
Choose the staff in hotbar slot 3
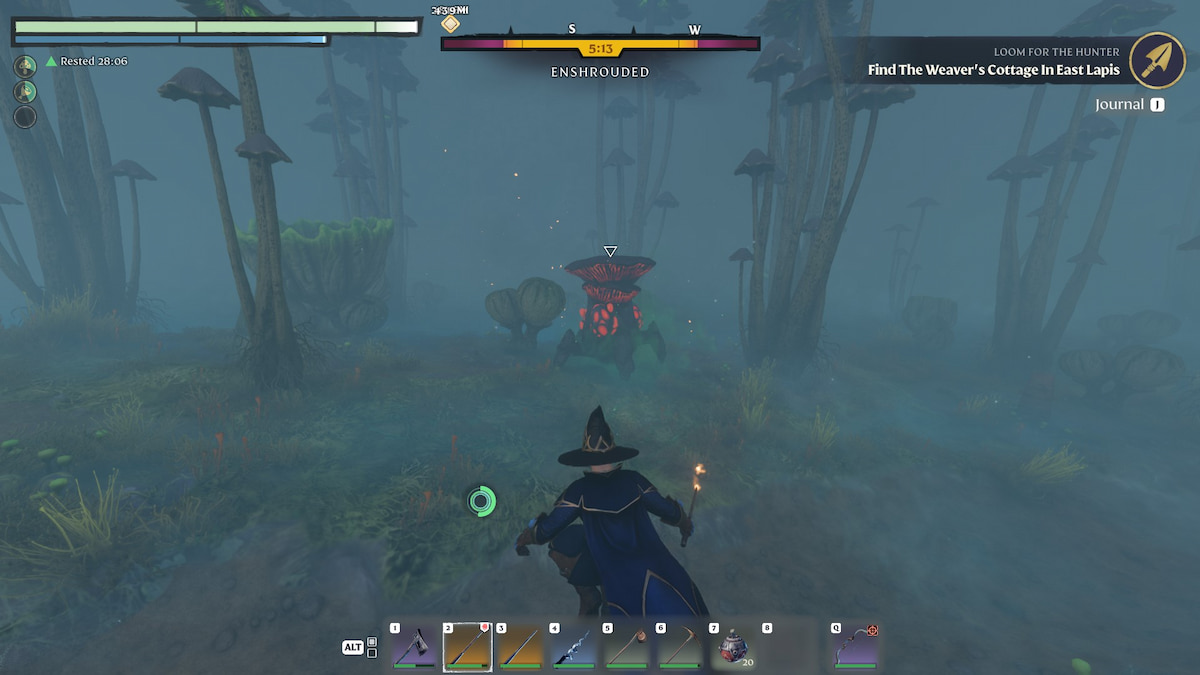[520, 647]
